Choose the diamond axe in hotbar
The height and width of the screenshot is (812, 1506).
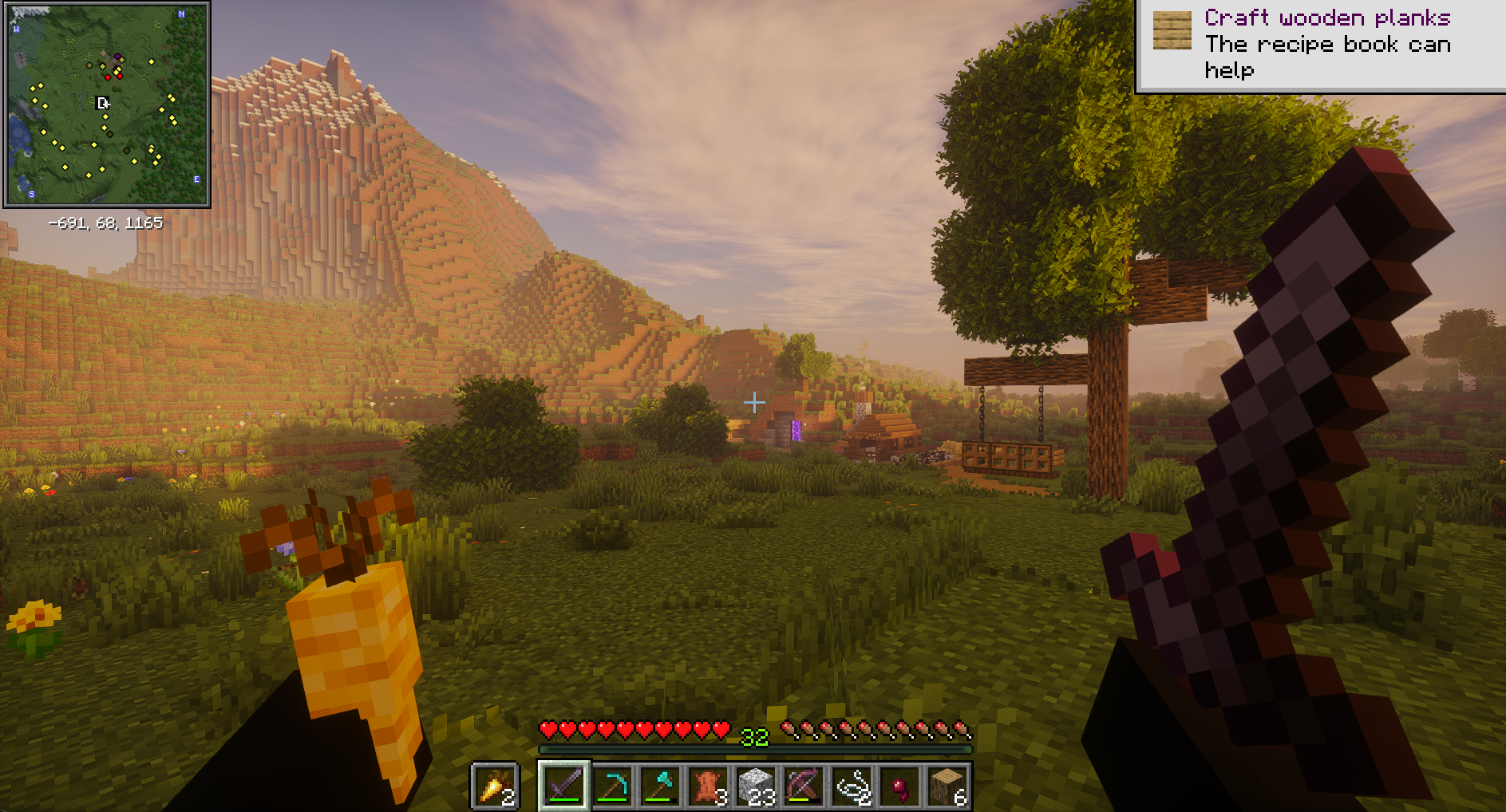660,786
